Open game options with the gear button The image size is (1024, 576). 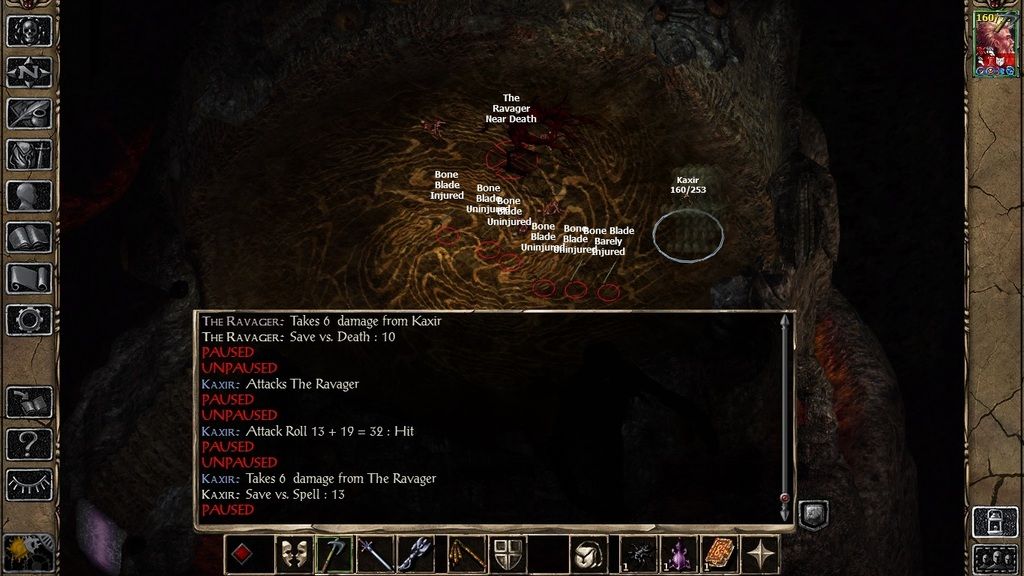pyautogui.click(x=29, y=319)
